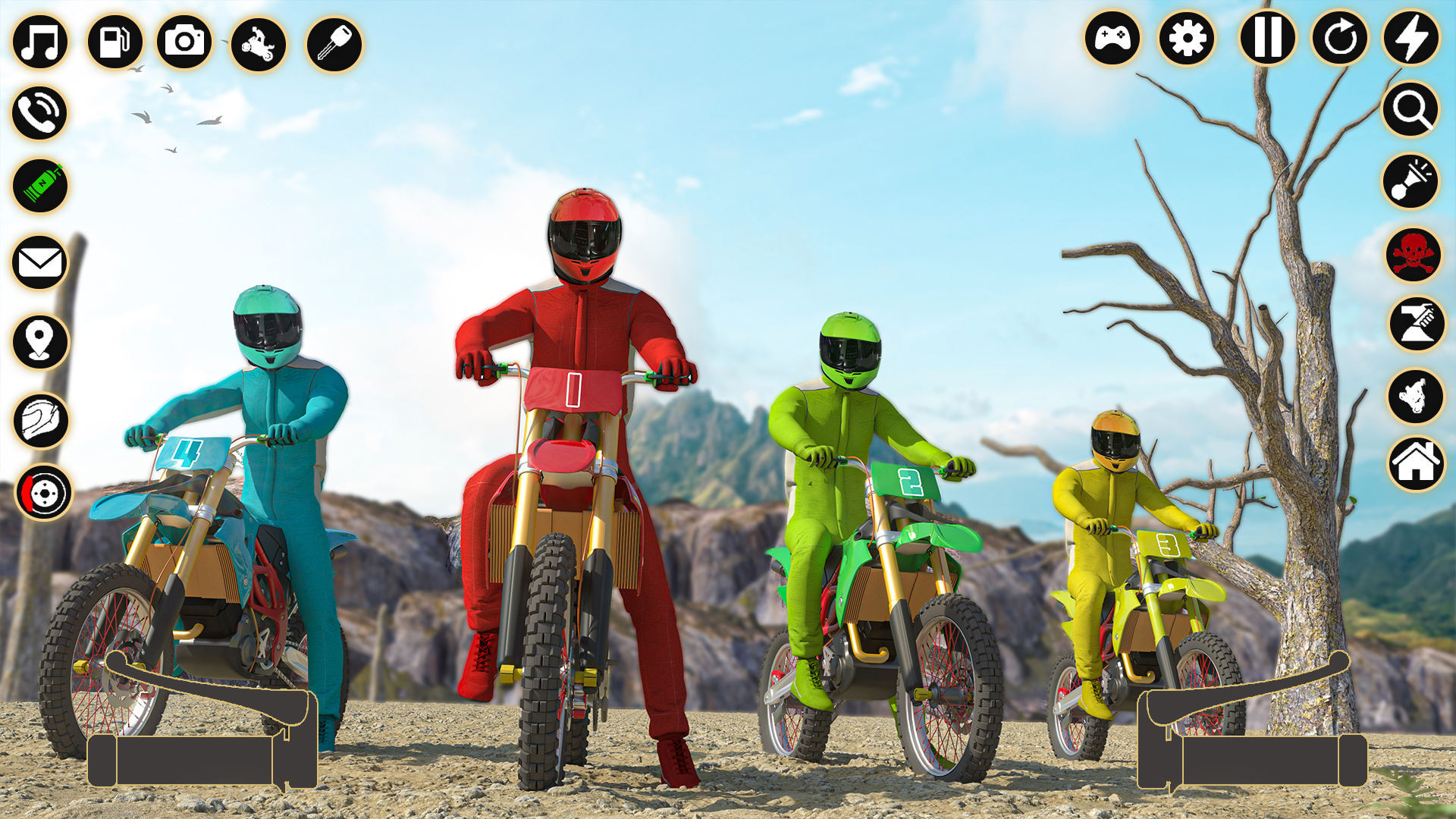Take a screenshot with the camera icon
1456x819 pixels.
tap(184, 43)
